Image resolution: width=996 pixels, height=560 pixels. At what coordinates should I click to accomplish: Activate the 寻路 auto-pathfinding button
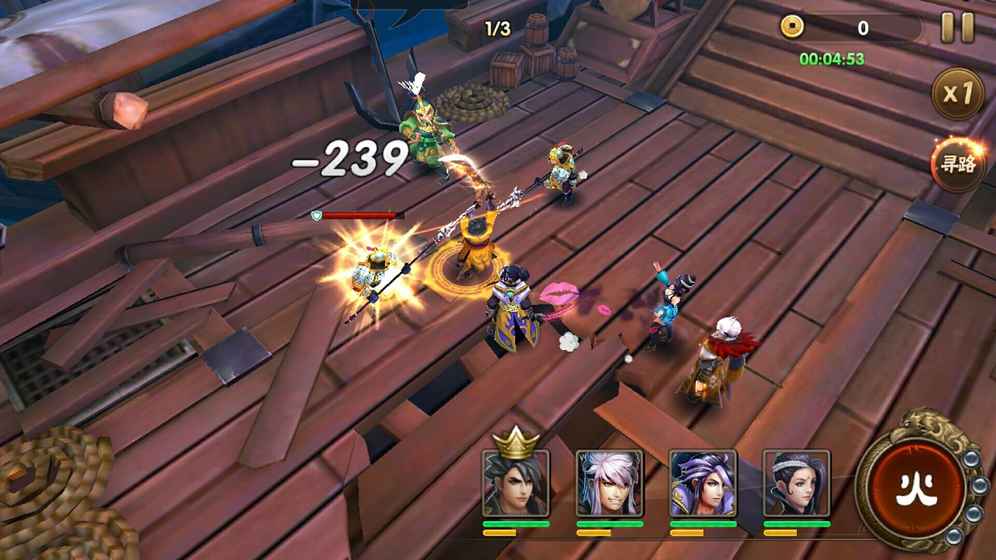click(x=957, y=164)
